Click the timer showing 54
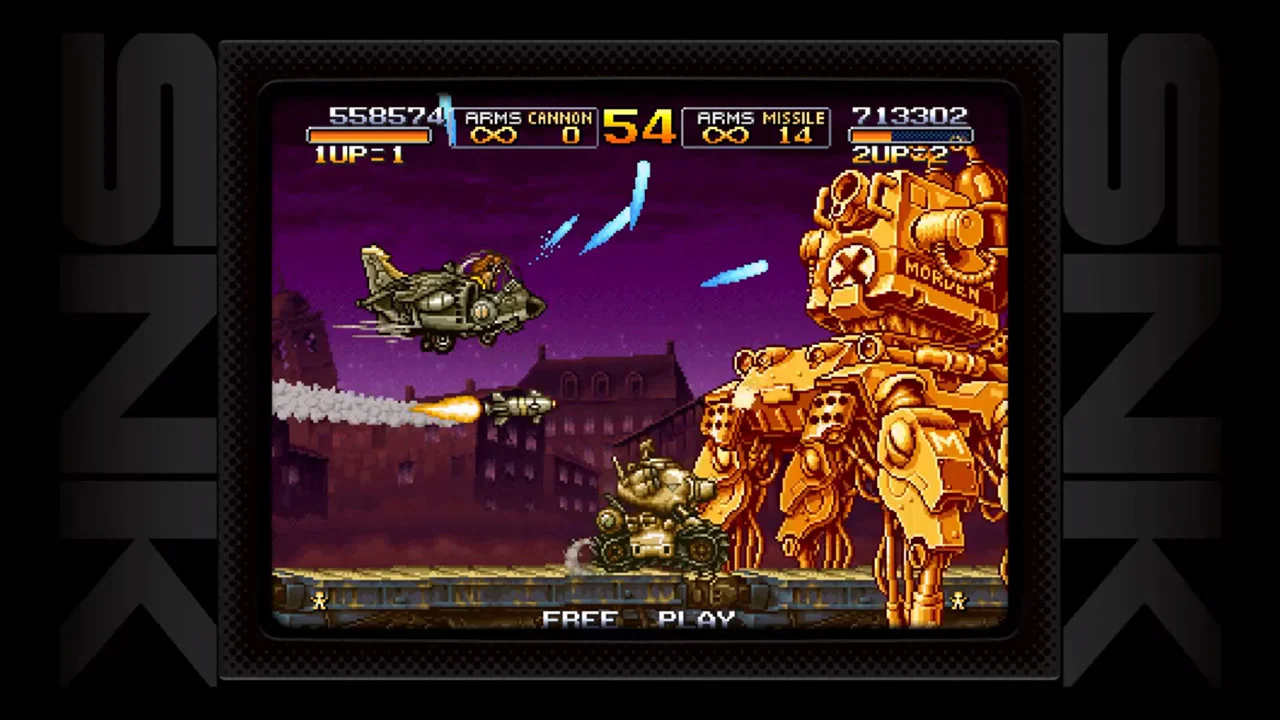 coord(640,129)
